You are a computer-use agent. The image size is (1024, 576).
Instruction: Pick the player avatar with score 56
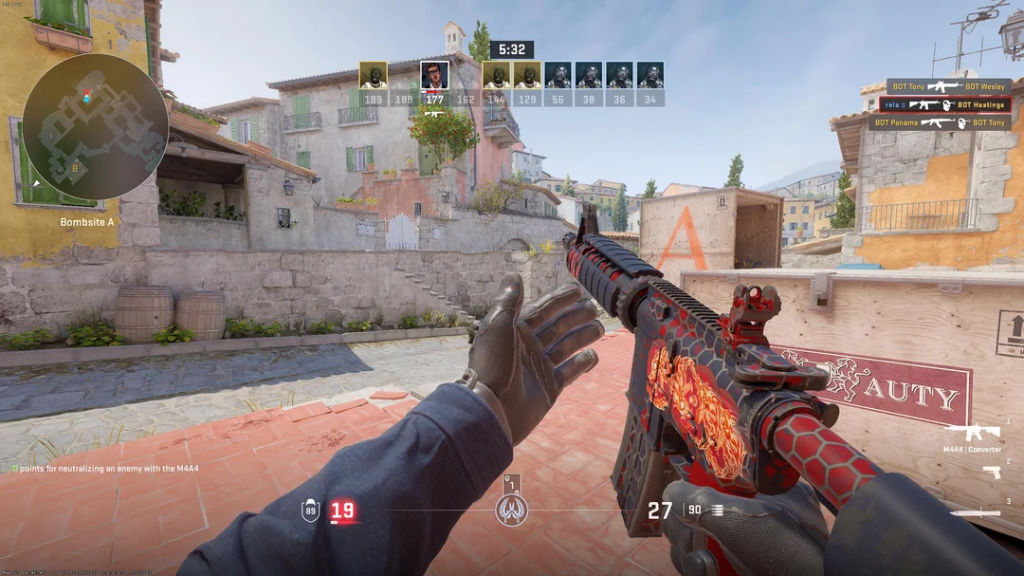click(x=558, y=75)
